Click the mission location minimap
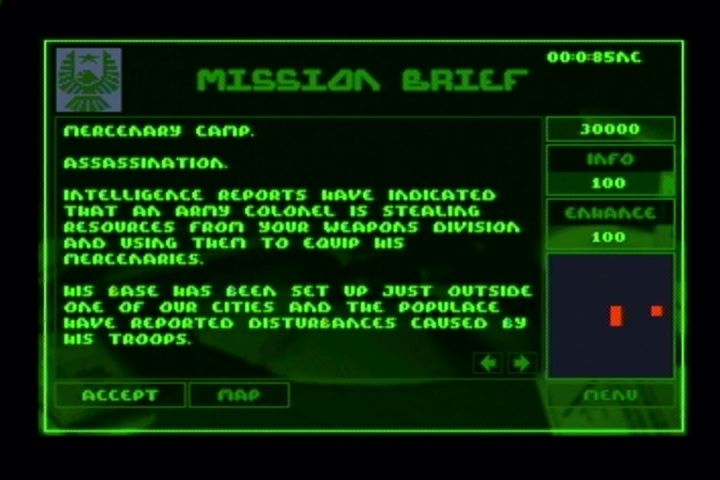 [x=610, y=315]
